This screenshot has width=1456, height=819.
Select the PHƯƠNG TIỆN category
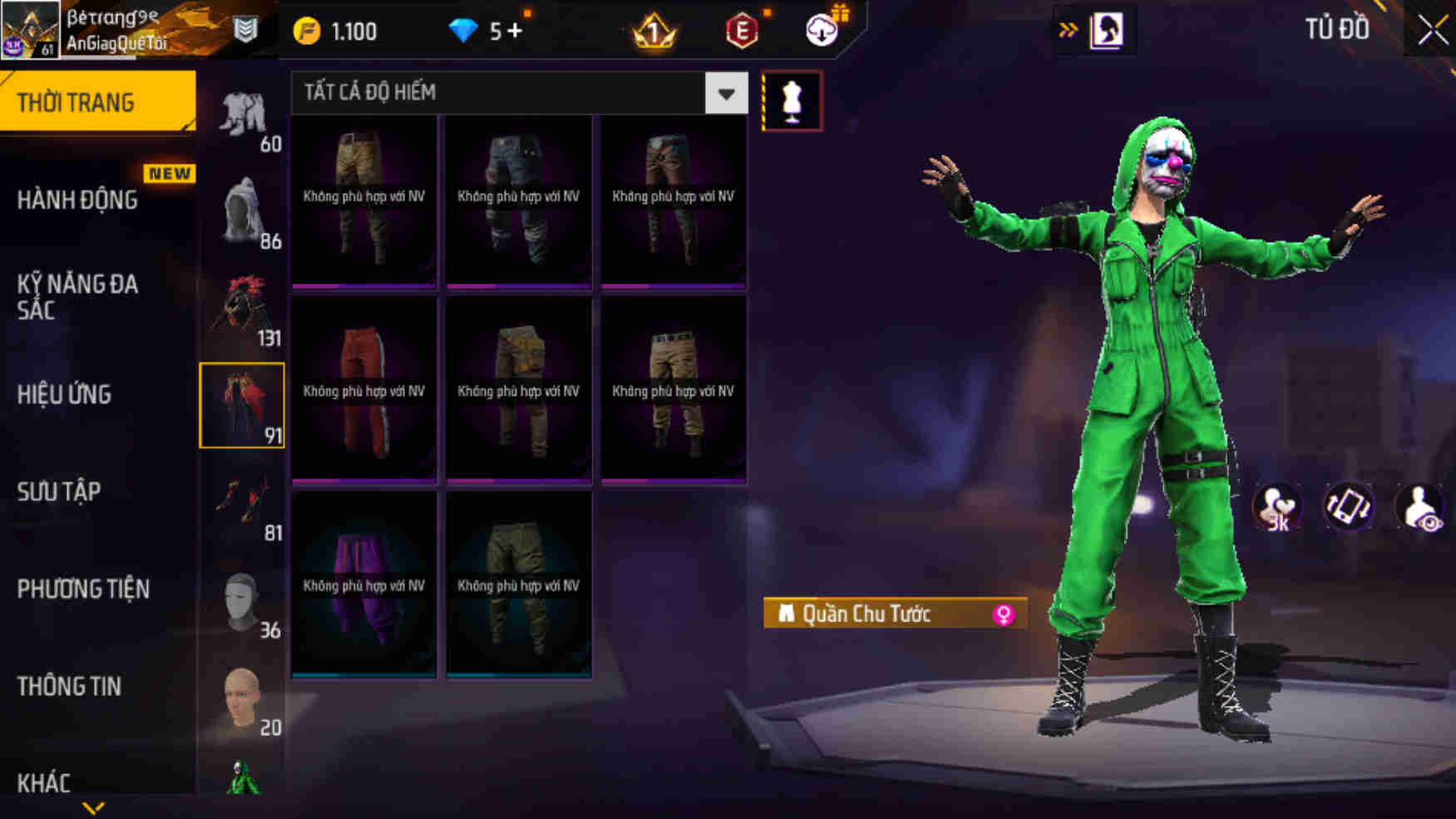click(83, 589)
